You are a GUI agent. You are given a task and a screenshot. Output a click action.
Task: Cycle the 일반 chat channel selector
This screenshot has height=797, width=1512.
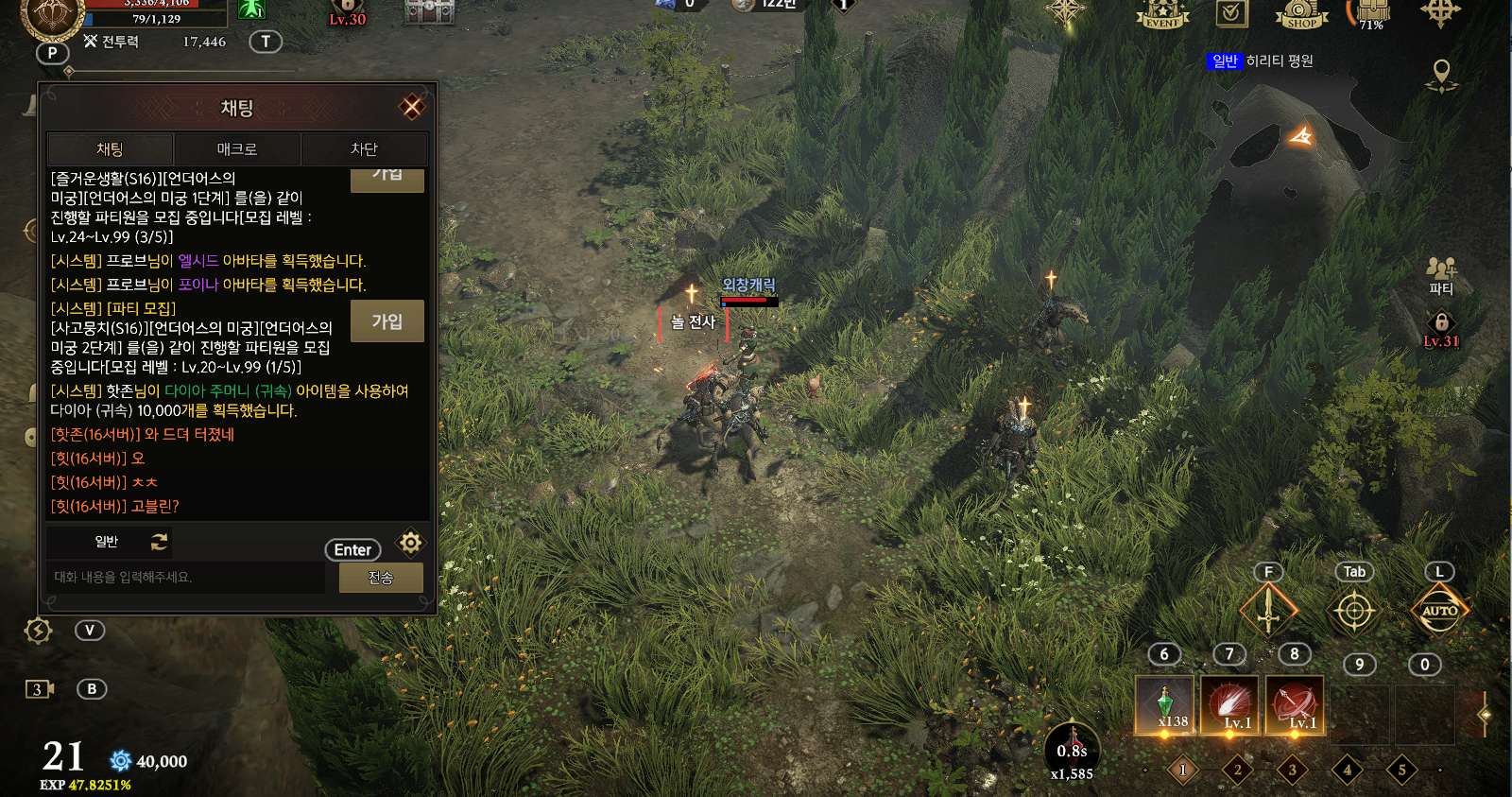(159, 542)
